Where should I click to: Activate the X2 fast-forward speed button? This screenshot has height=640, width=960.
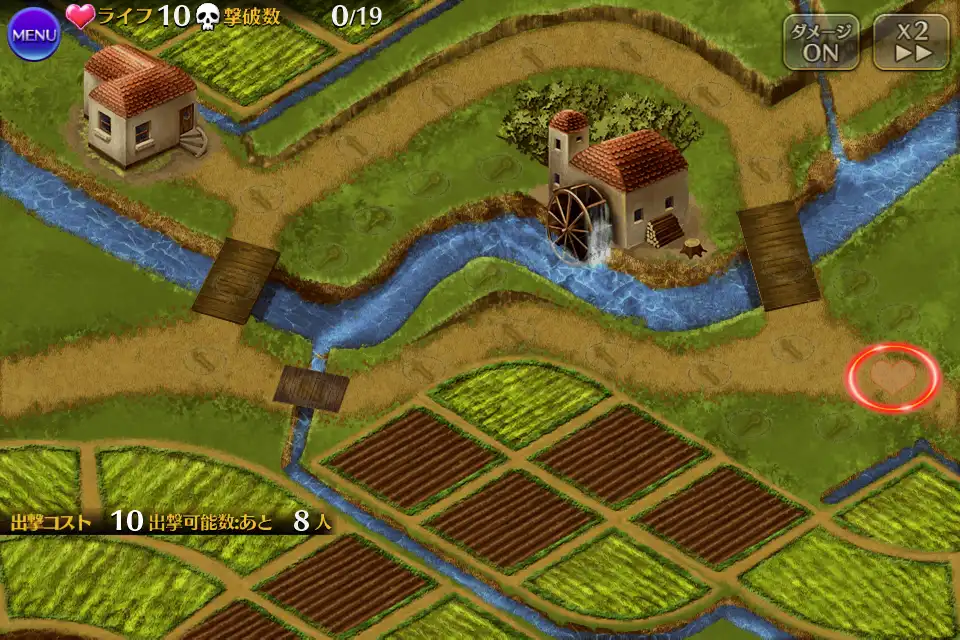pos(911,42)
